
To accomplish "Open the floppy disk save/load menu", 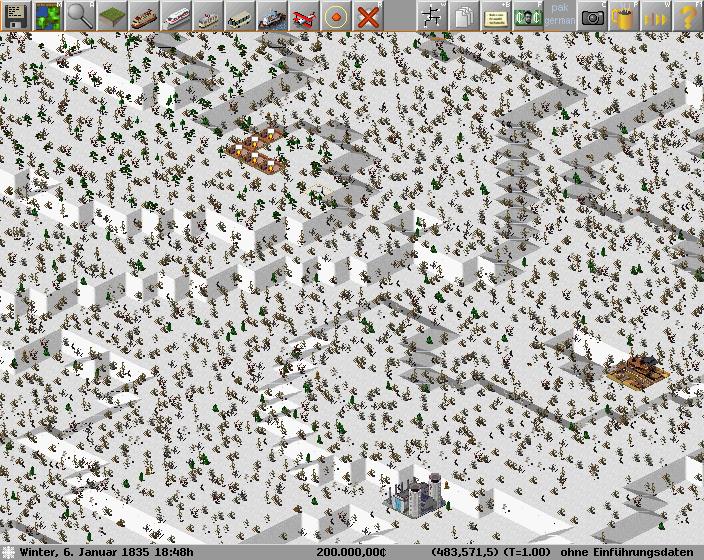I will point(15,15).
